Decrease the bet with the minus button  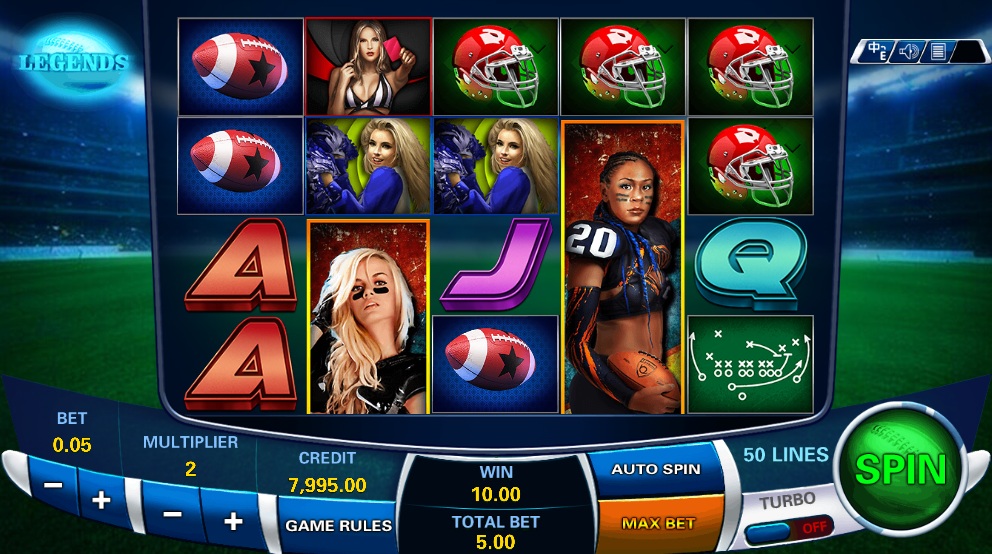point(54,485)
